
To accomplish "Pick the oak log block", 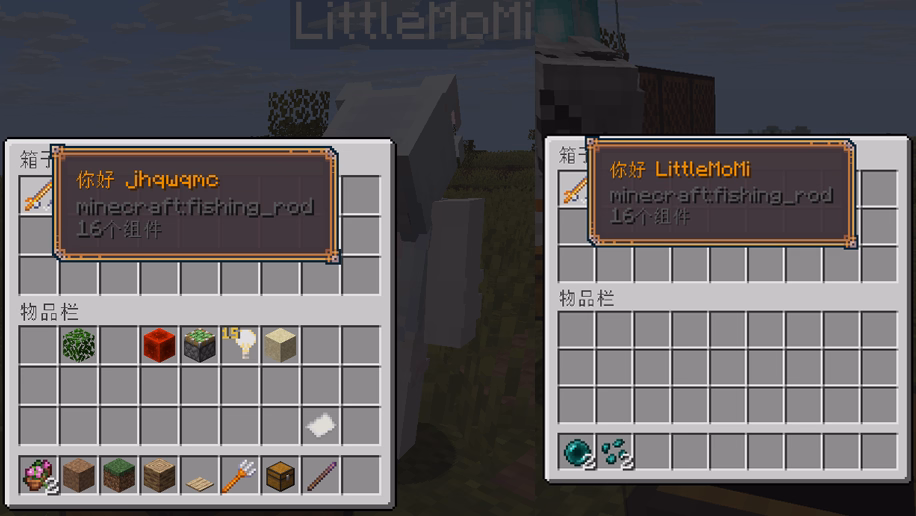I will pyautogui.click(x=159, y=475).
